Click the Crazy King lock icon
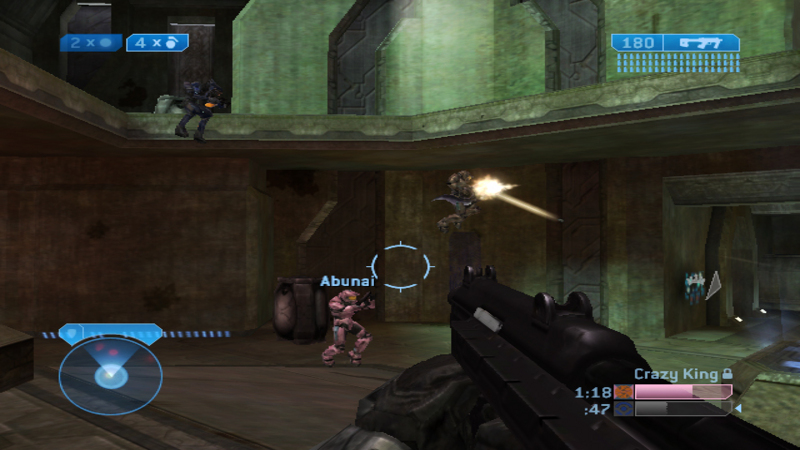The width and height of the screenshot is (800, 450). click(727, 374)
